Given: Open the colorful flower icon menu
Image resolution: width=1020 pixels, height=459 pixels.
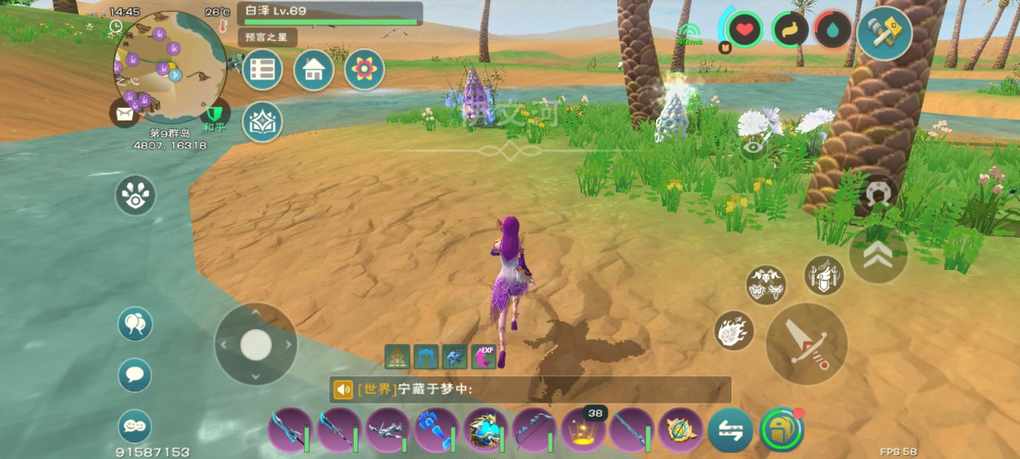Looking at the screenshot, I should click(364, 70).
